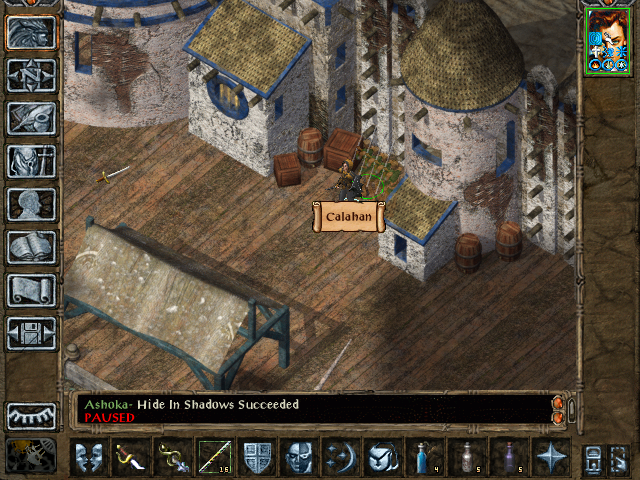Show the character record sheet
The image size is (640, 480).
[31, 204]
